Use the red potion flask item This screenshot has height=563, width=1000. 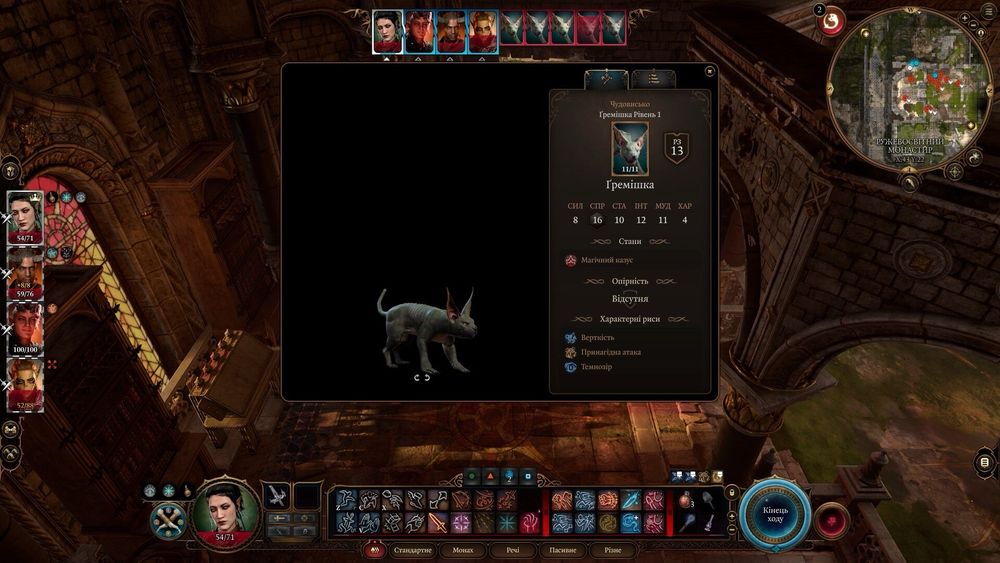click(x=686, y=500)
